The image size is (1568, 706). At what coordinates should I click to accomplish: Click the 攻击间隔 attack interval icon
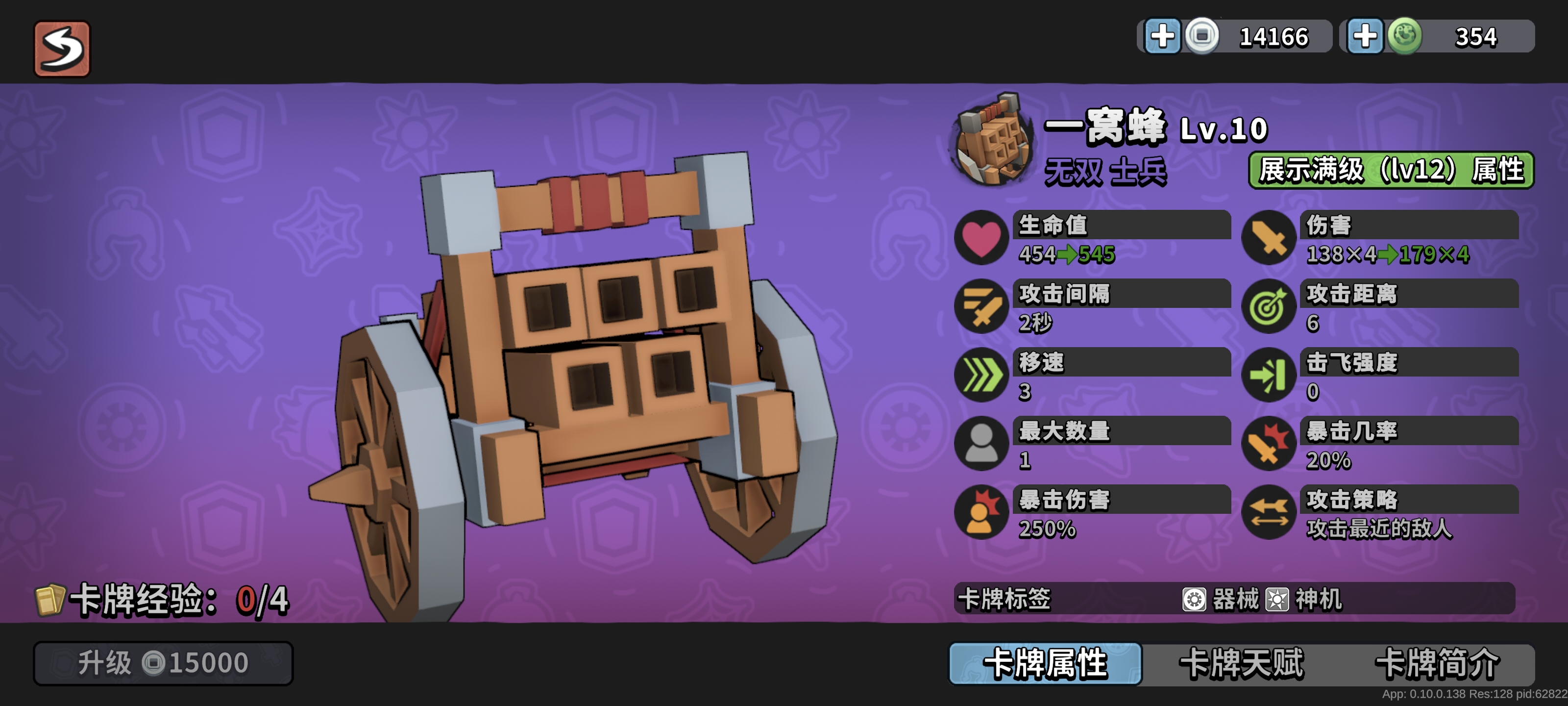tap(981, 306)
